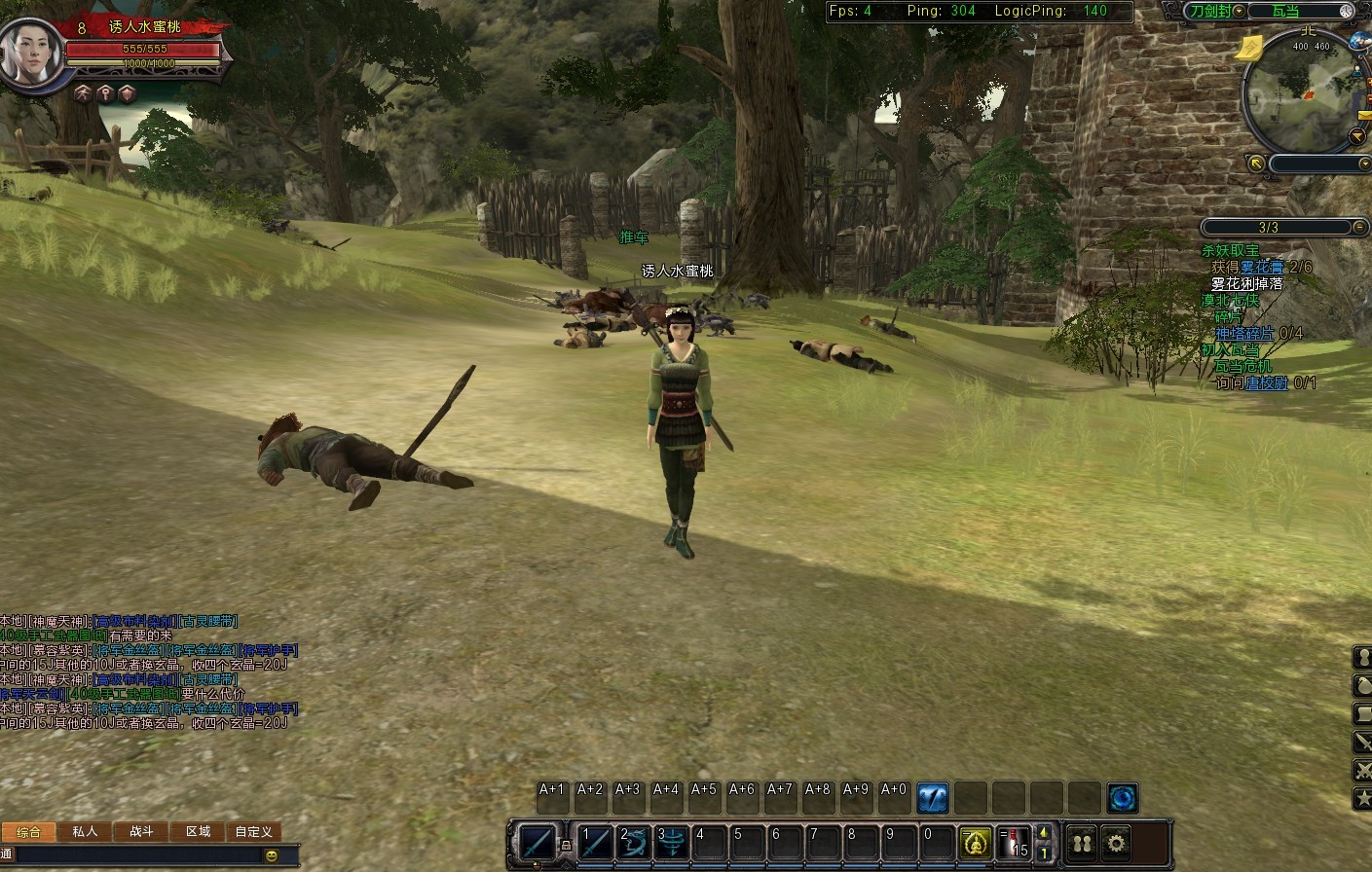Switch to the 综合 general chat tab

(x=29, y=832)
